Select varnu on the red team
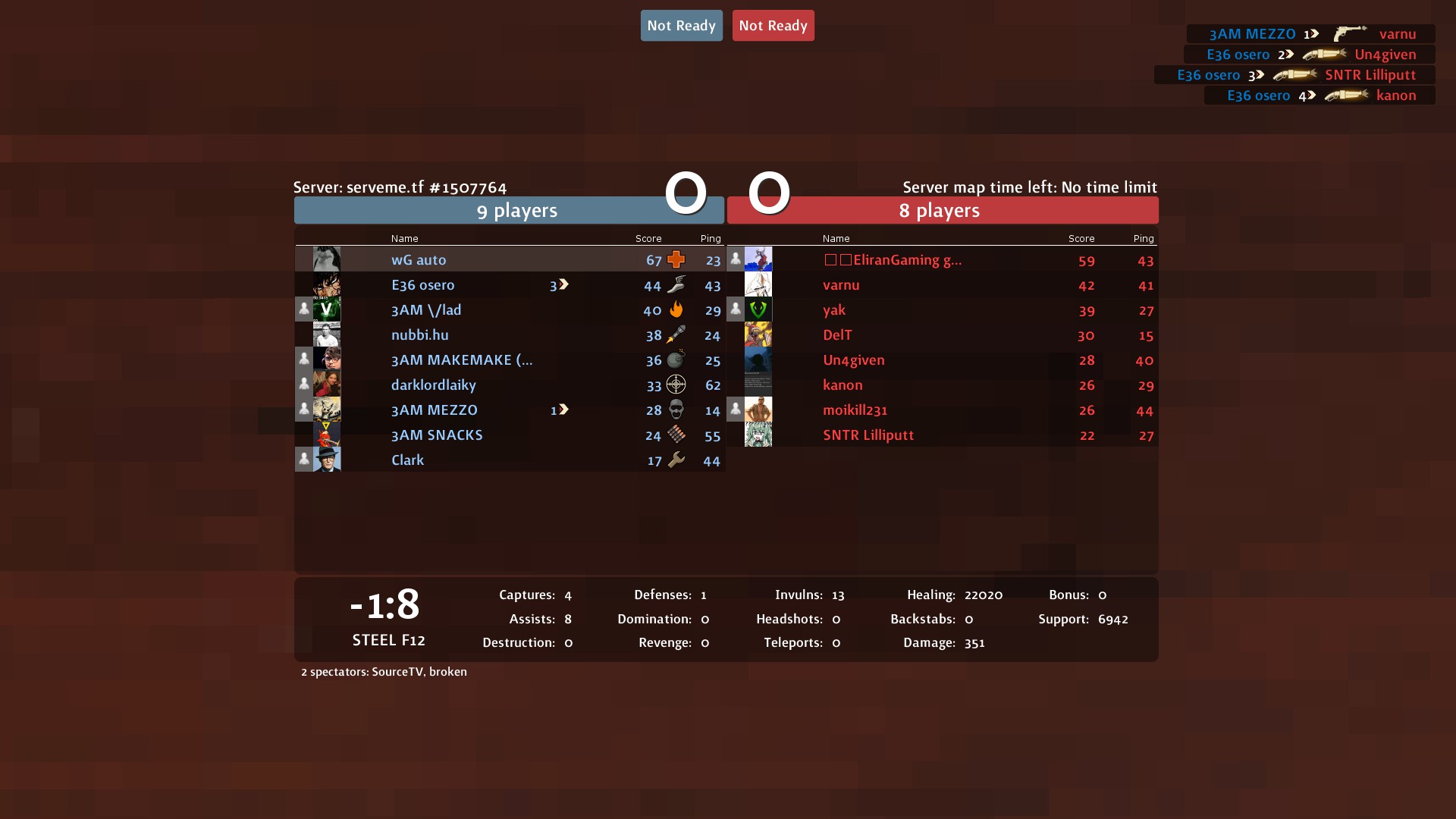Viewport: 1456px width, 819px height. pos(841,285)
